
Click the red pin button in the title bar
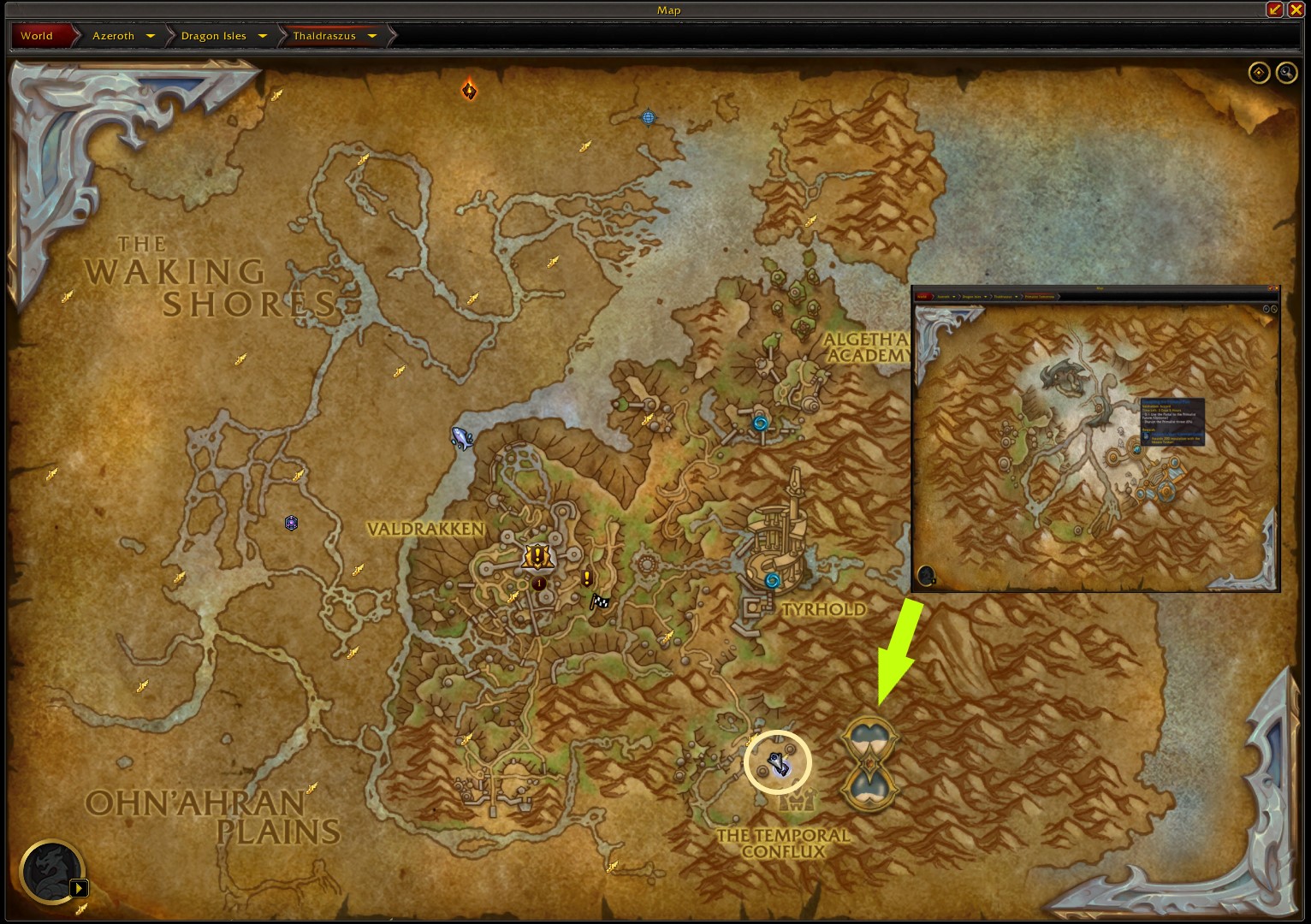point(1274,9)
